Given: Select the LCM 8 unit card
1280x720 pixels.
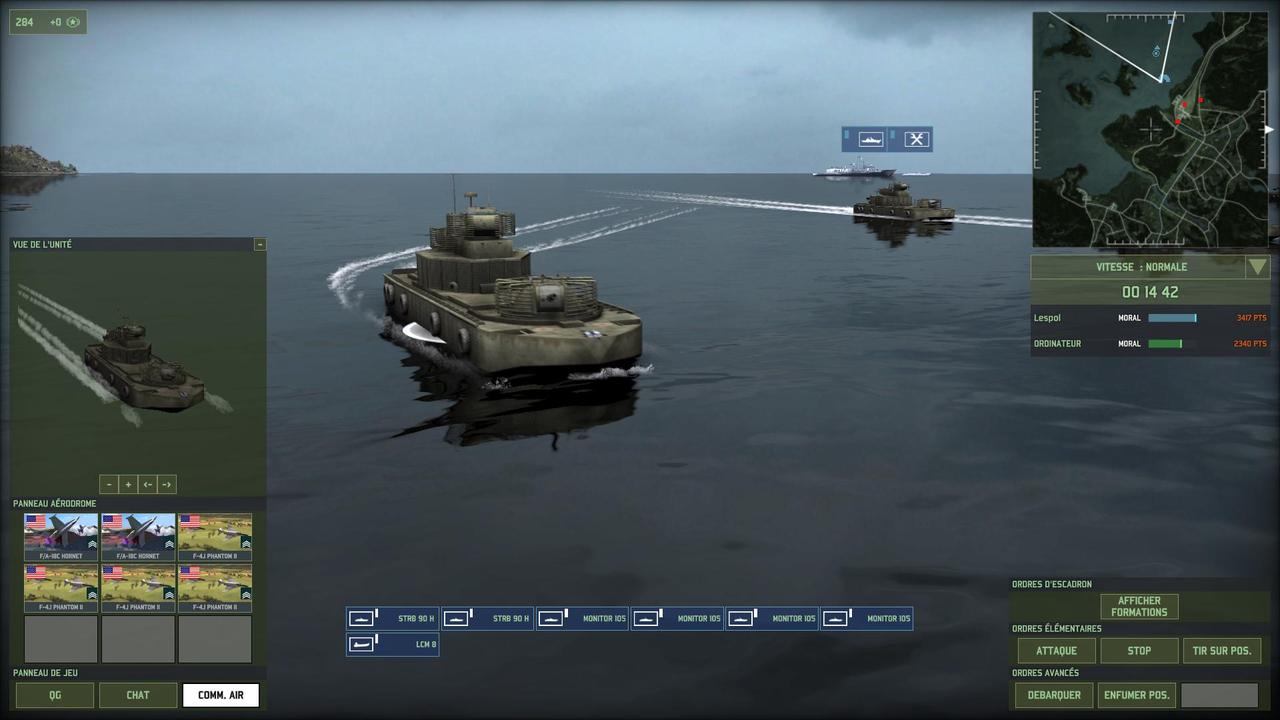Looking at the screenshot, I should click(393, 644).
